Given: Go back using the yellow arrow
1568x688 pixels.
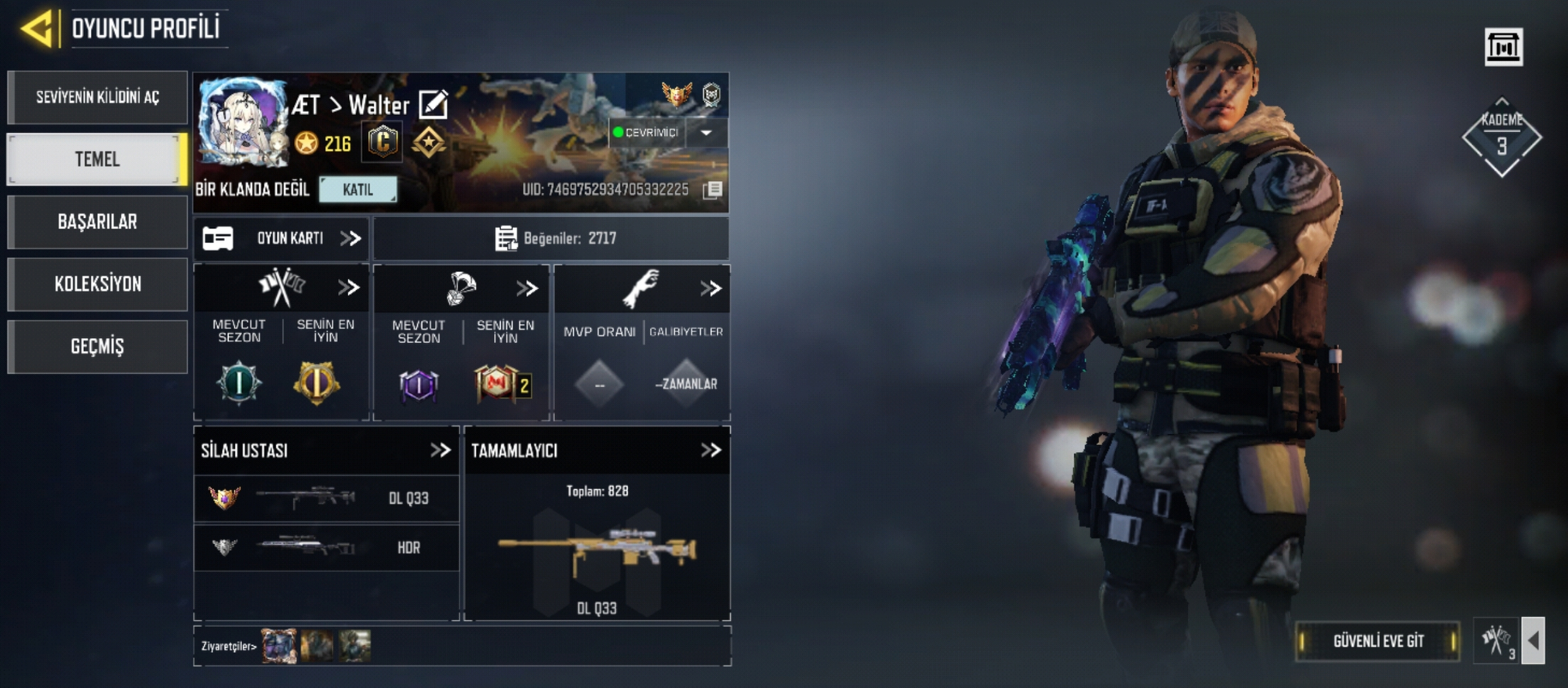Looking at the screenshot, I should pos(38,29).
